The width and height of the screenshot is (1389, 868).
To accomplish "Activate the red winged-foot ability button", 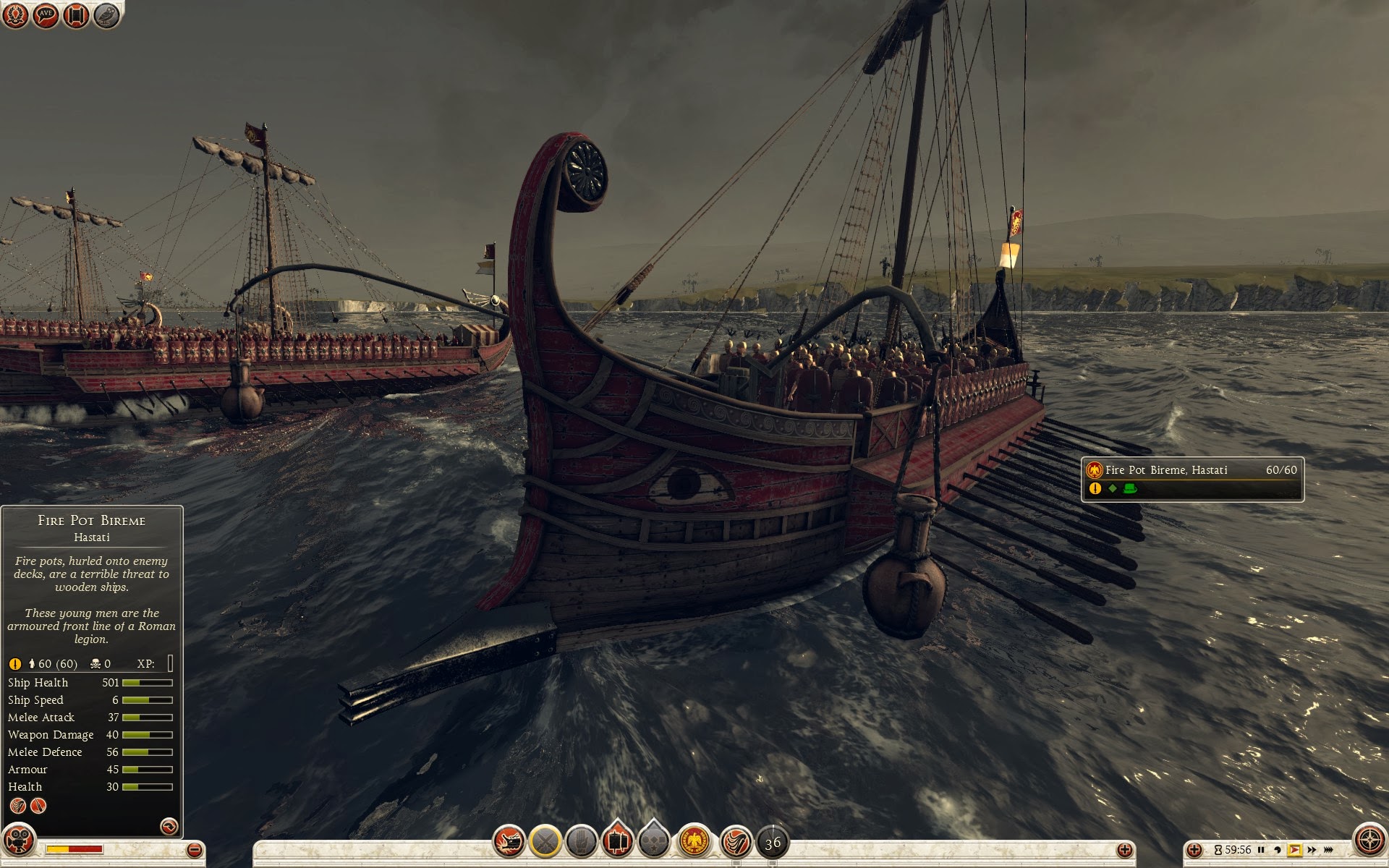I will pos(736,842).
